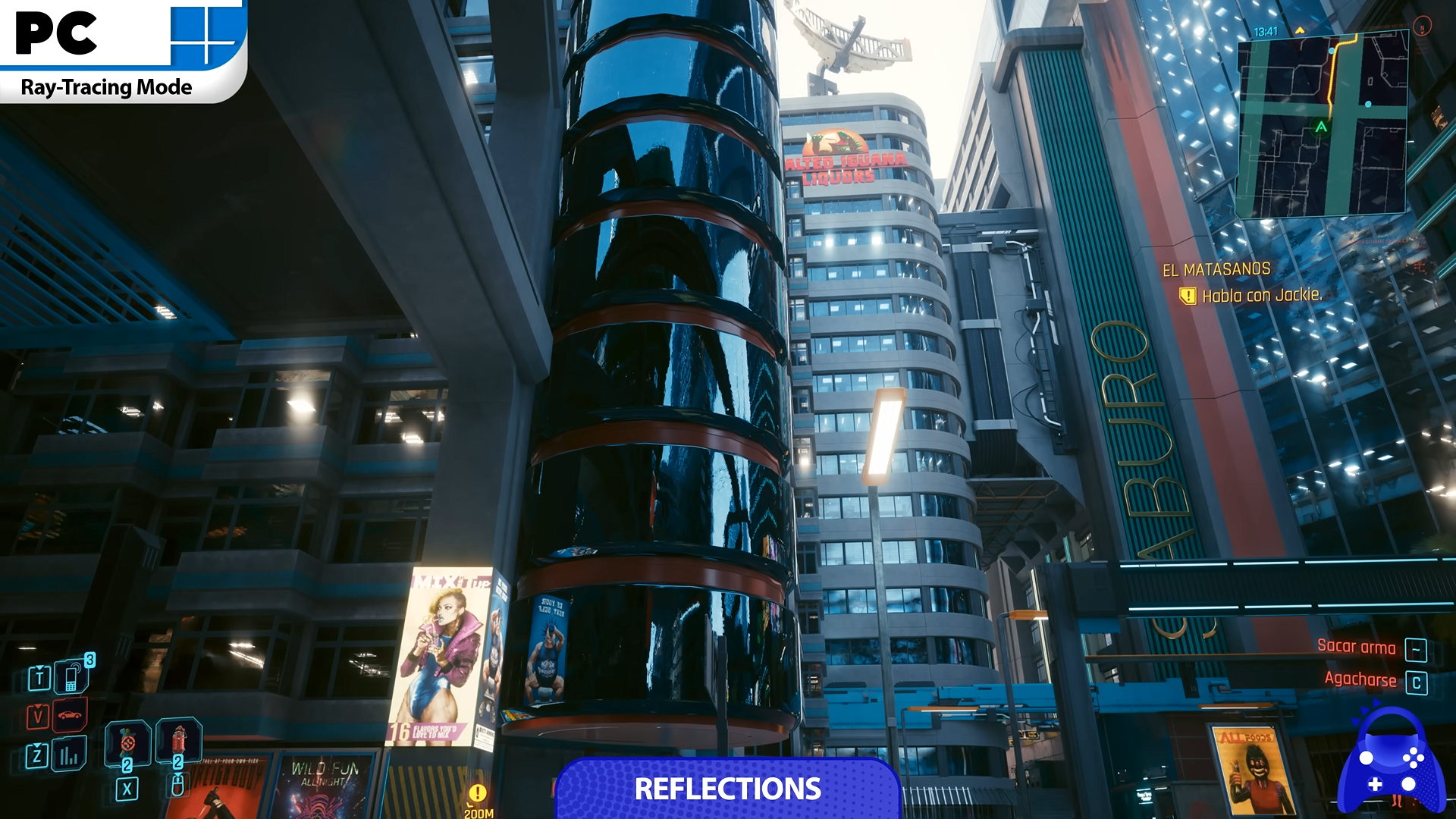This screenshot has height=819, width=1456.
Task: Click the green player arrow on minimap
Action: [x=1321, y=127]
